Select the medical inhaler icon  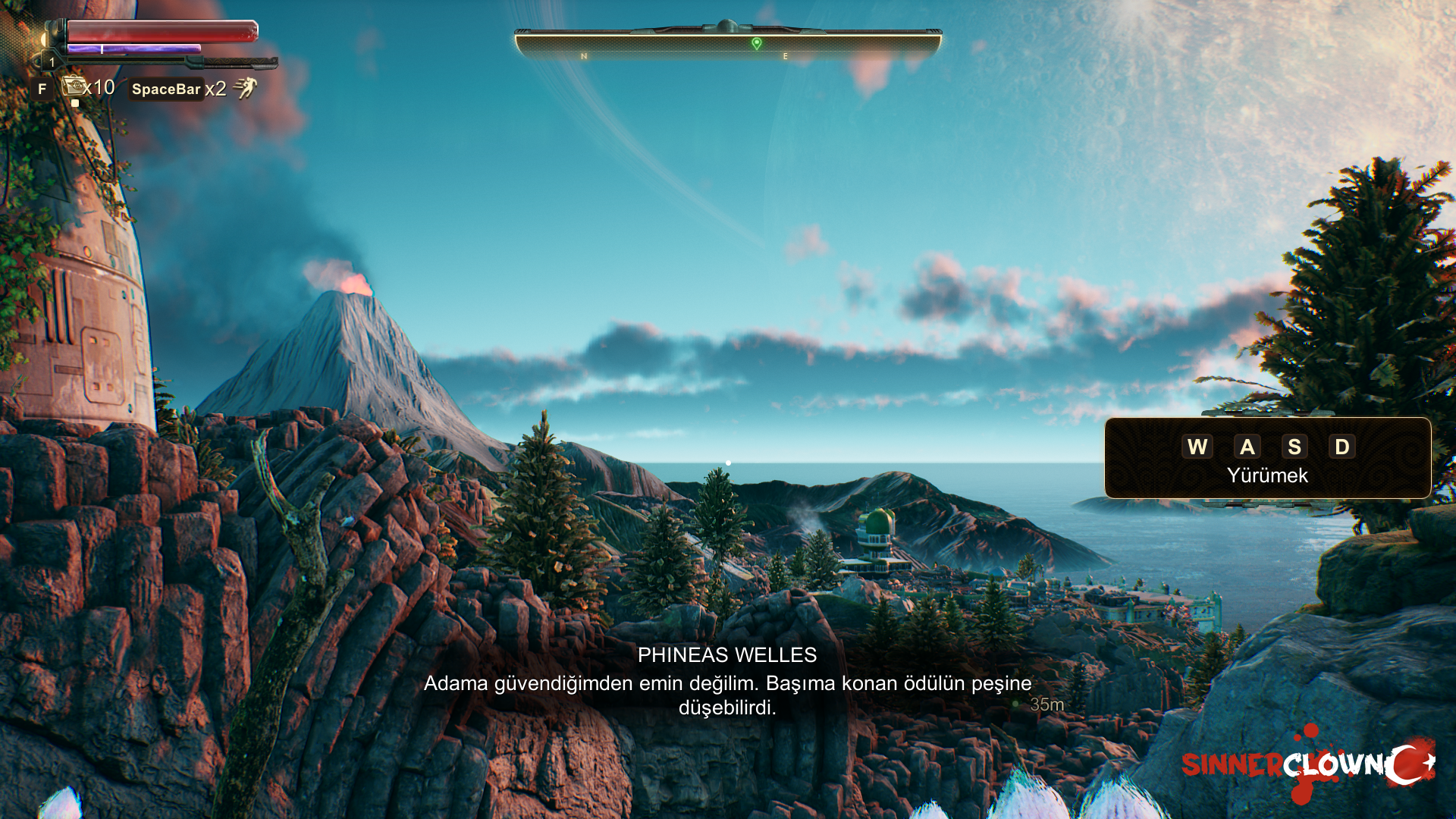tap(74, 86)
